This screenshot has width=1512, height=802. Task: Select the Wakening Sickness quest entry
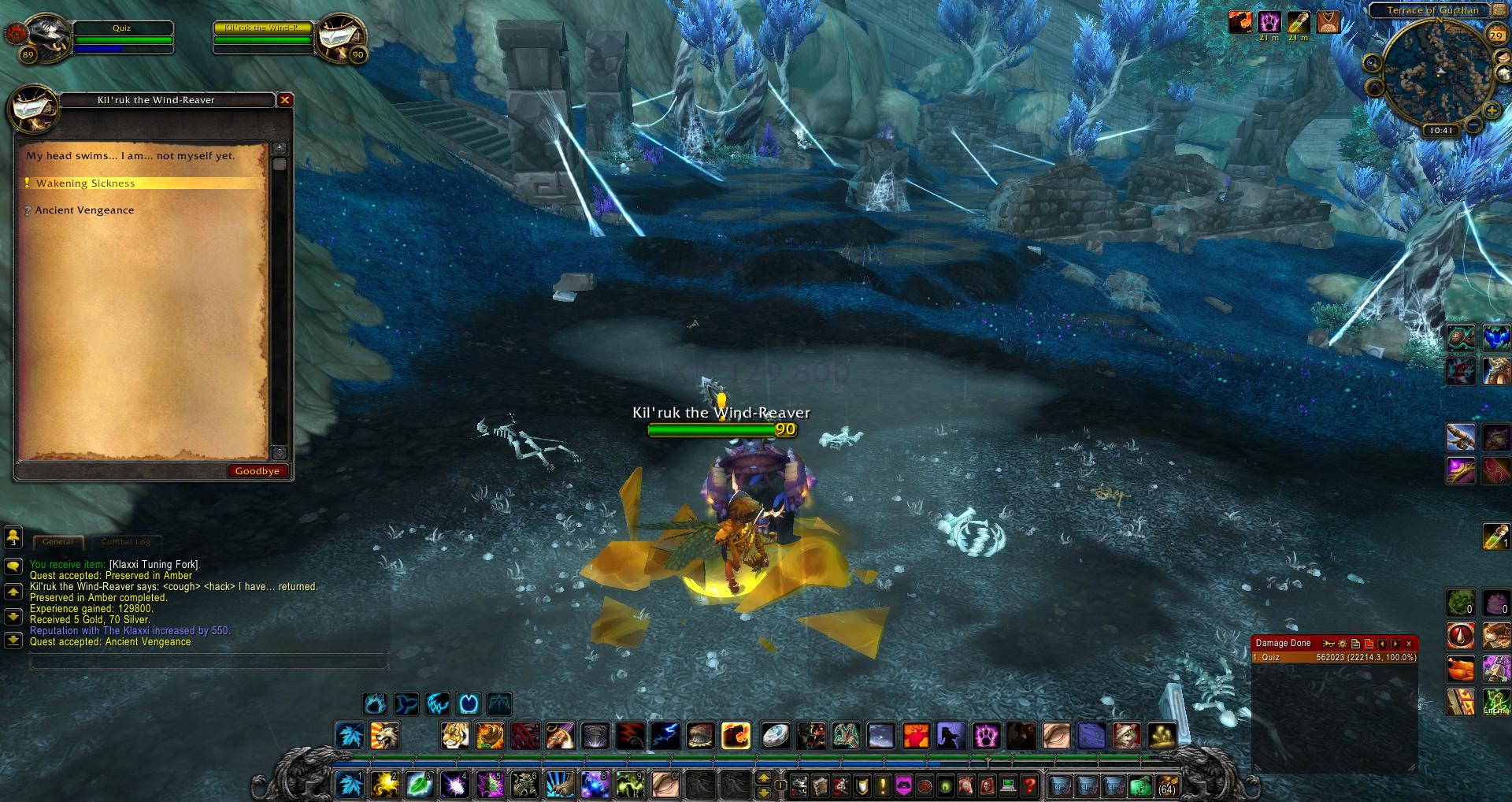coord(85,184)
